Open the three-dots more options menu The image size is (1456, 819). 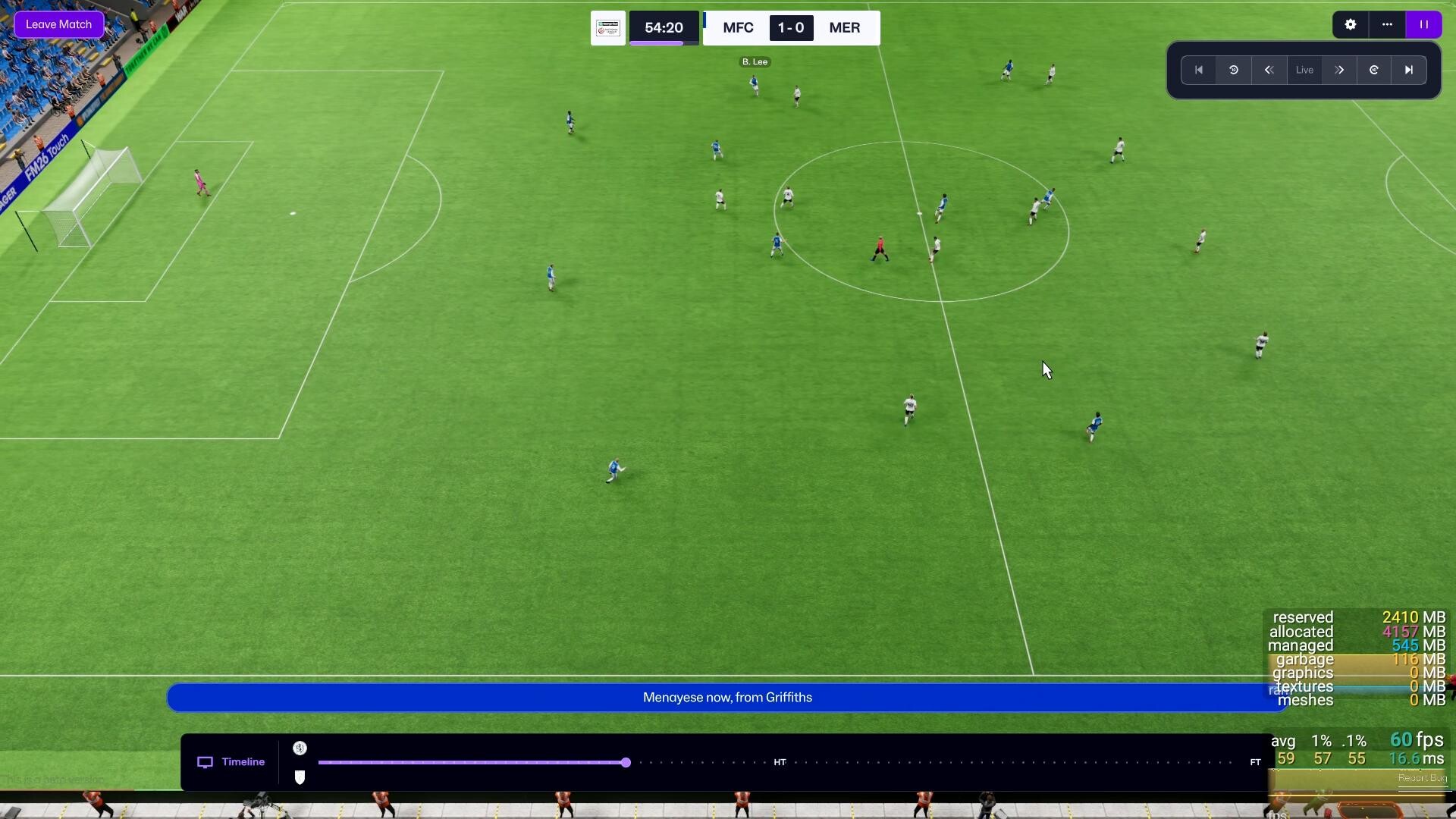pyautogui.click(x=1387, y=24)
